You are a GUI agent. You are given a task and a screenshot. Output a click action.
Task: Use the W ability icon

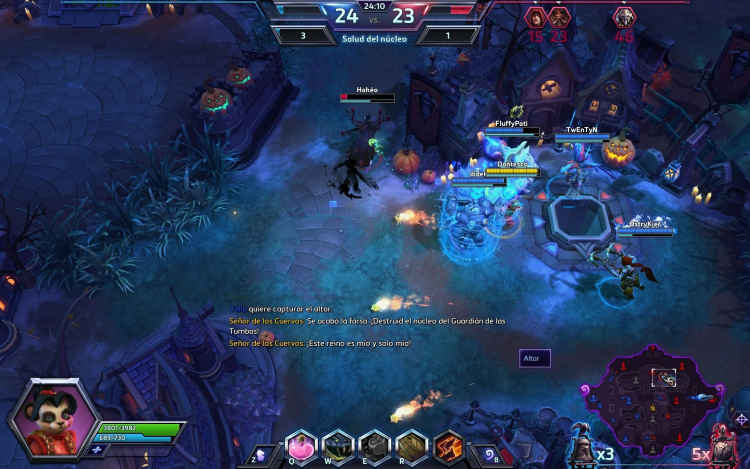[x=338, y=446]
